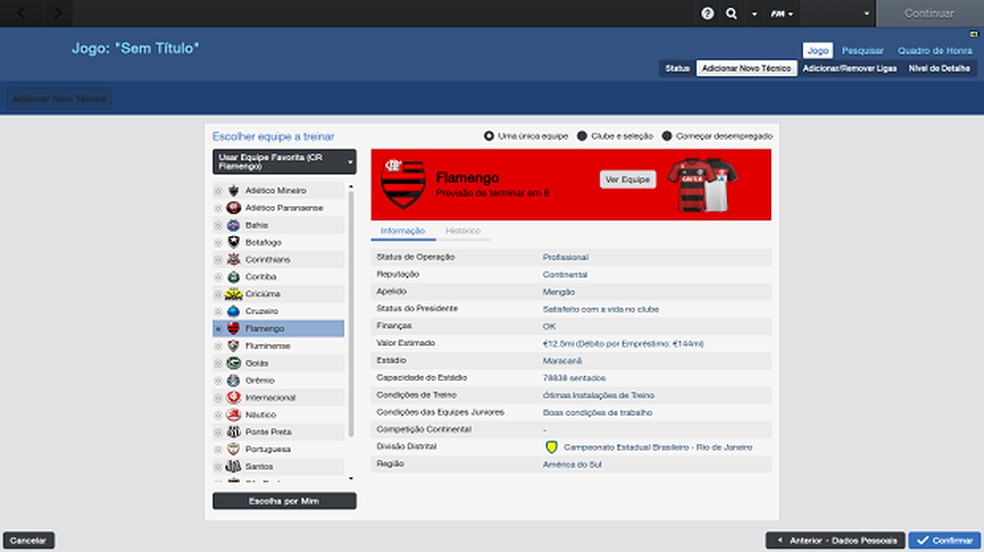Open the Usar Equipe Favorita dropdown
Screen dimensions: 984x552
(x=284, y=162)
